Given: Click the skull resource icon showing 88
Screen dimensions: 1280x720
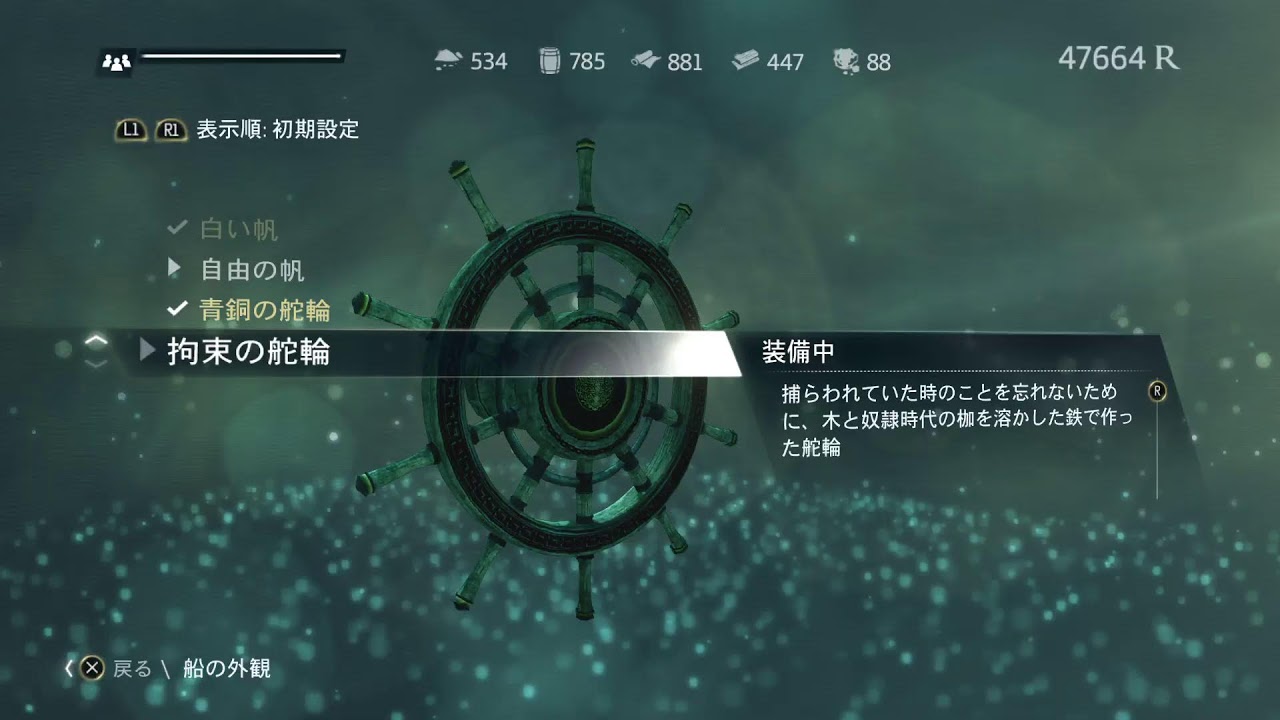Looking at the screenshot, I should [845, 61].
